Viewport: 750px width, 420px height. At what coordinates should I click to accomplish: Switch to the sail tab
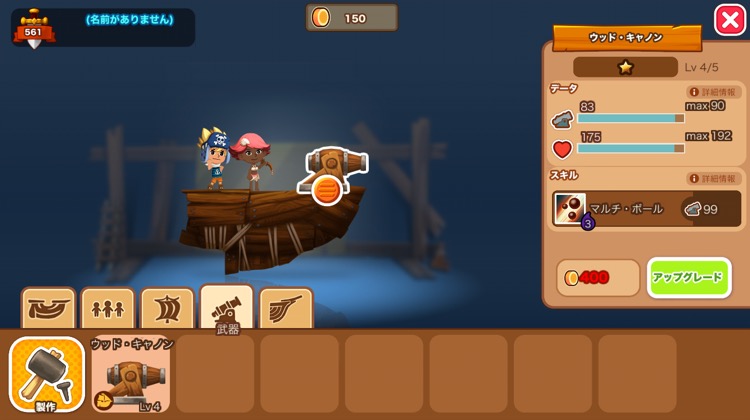tap(167, 309)
